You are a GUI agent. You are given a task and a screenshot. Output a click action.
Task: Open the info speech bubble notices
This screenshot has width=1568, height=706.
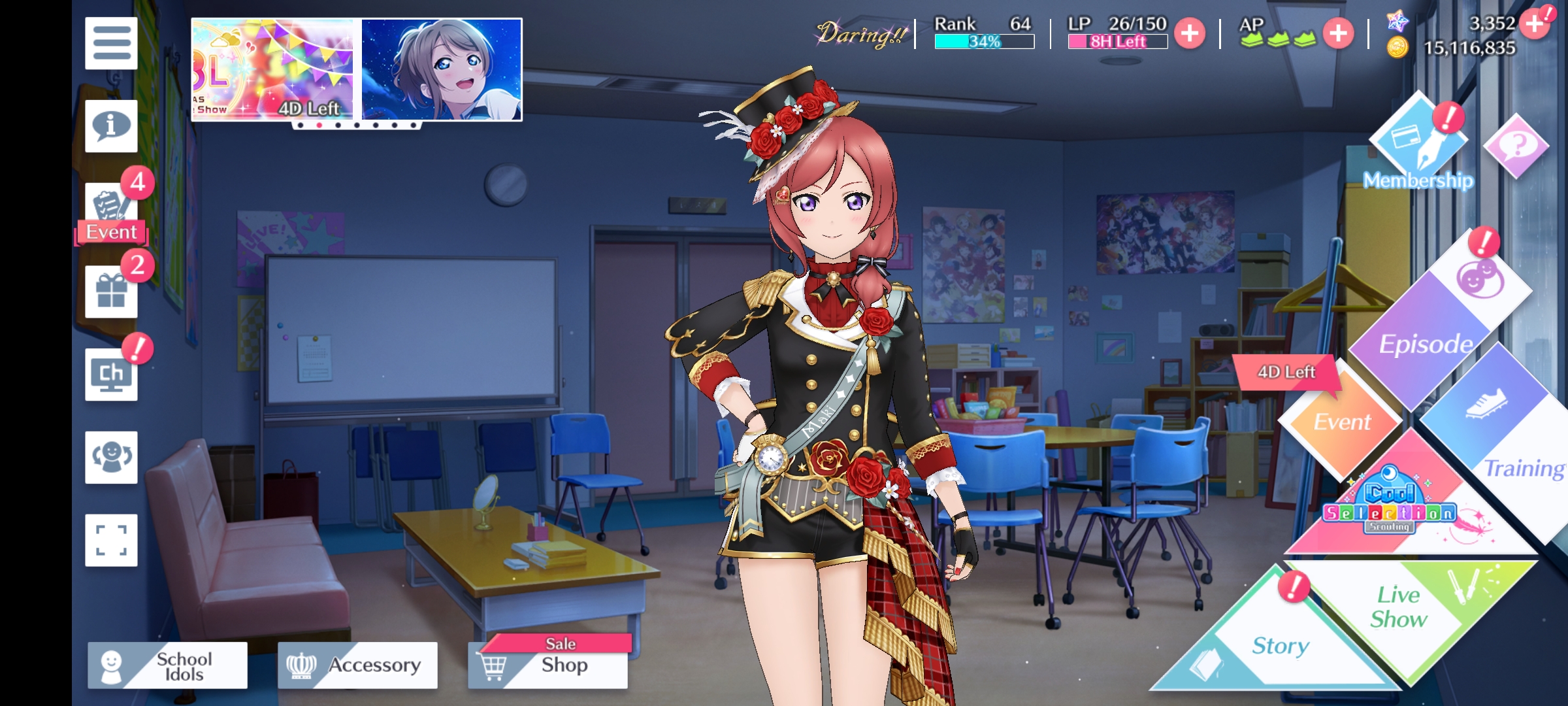pos(111,126)
